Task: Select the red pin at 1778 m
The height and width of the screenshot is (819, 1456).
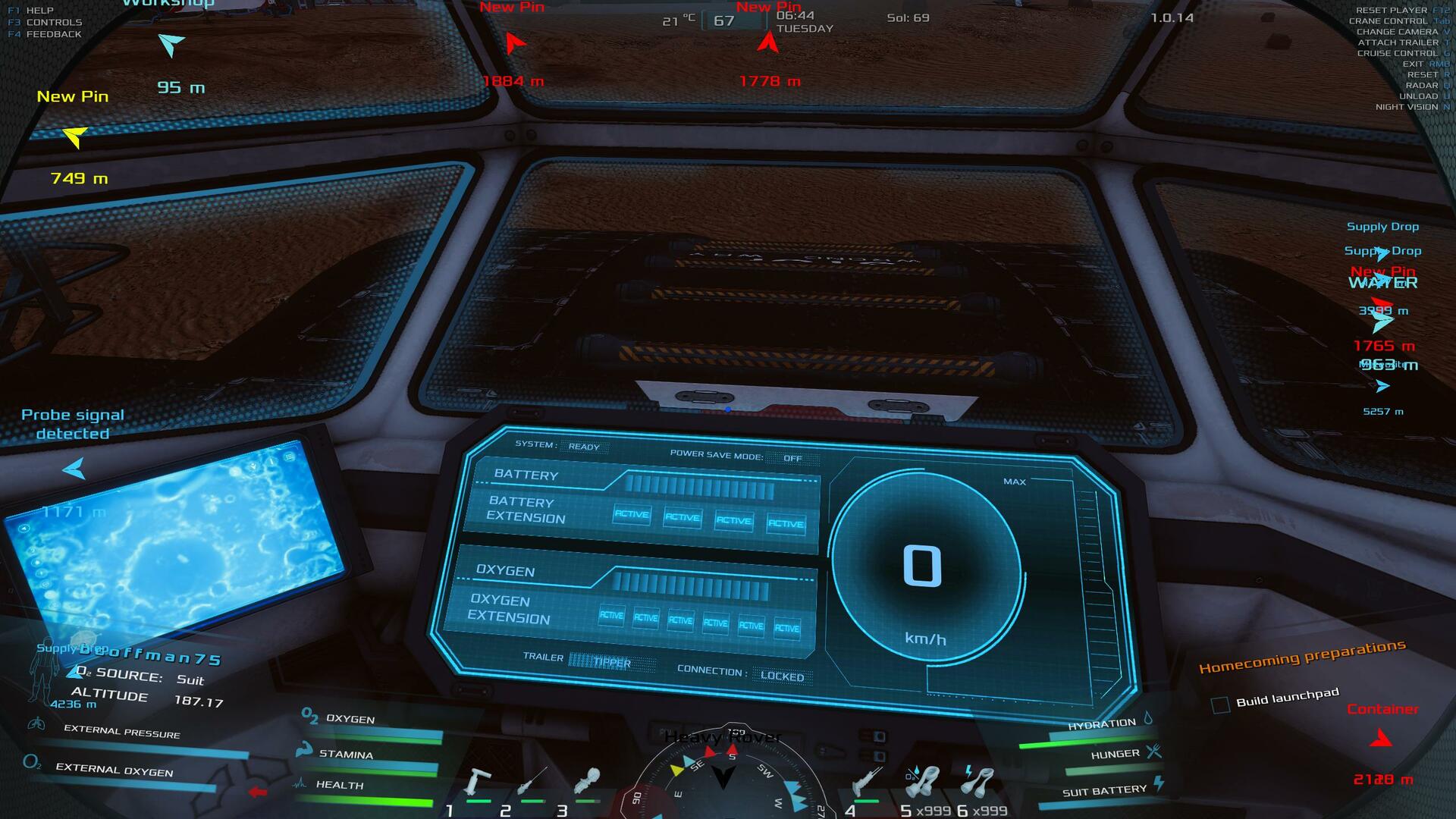Action: pyautogui.click(x=767, y=42)
